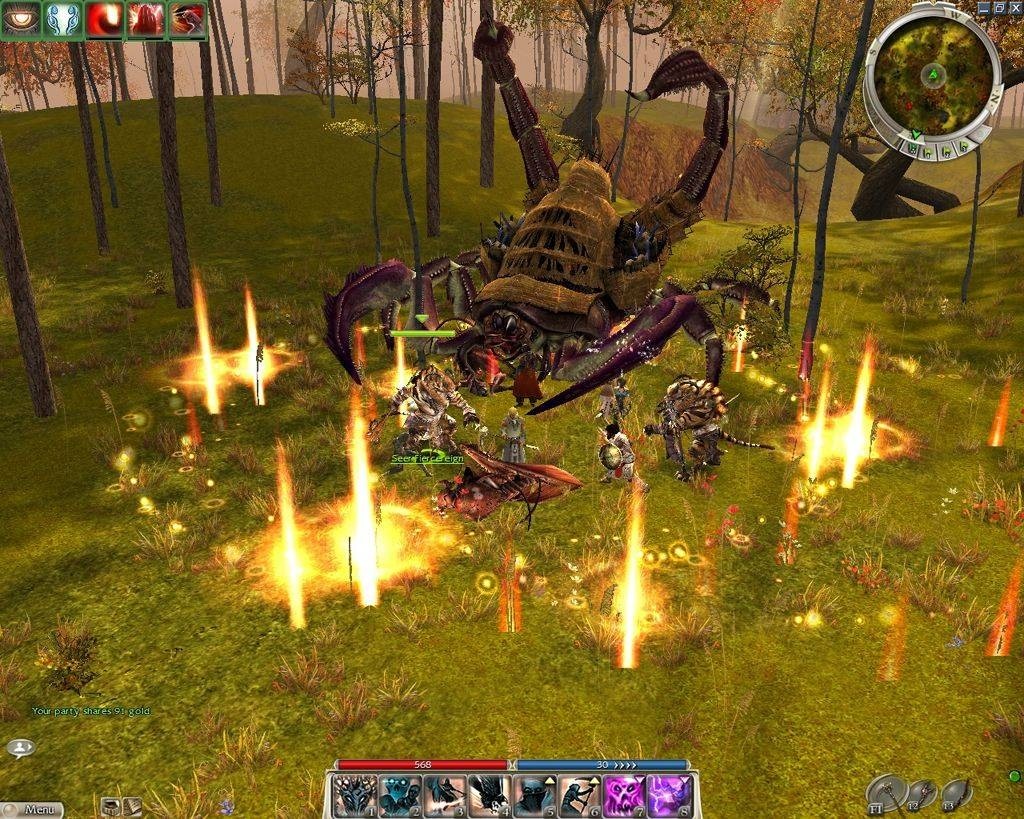Activate skill slot 1 on the skill bar
The height and width of the screenshot is (819, 1024).
coord(354,796)
